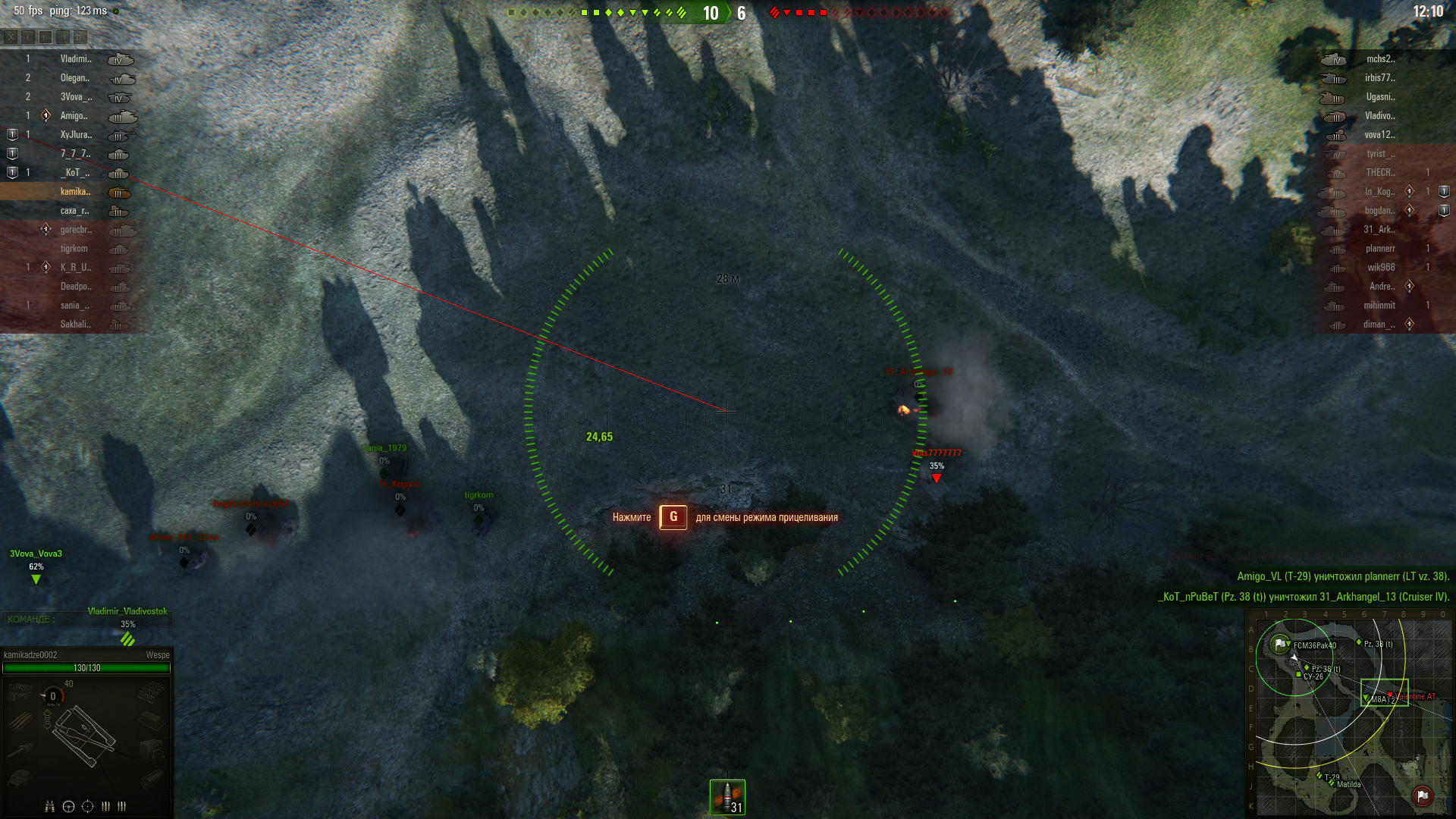
Task: Click the X button above the team list
Action: (11, 36)
